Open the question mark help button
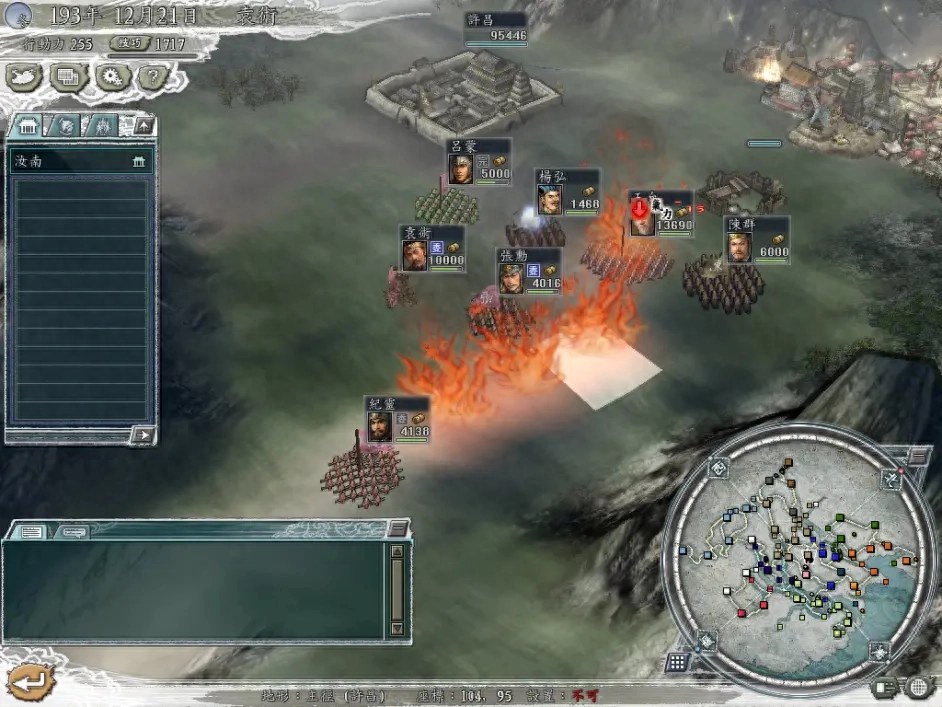 [152, 75]
